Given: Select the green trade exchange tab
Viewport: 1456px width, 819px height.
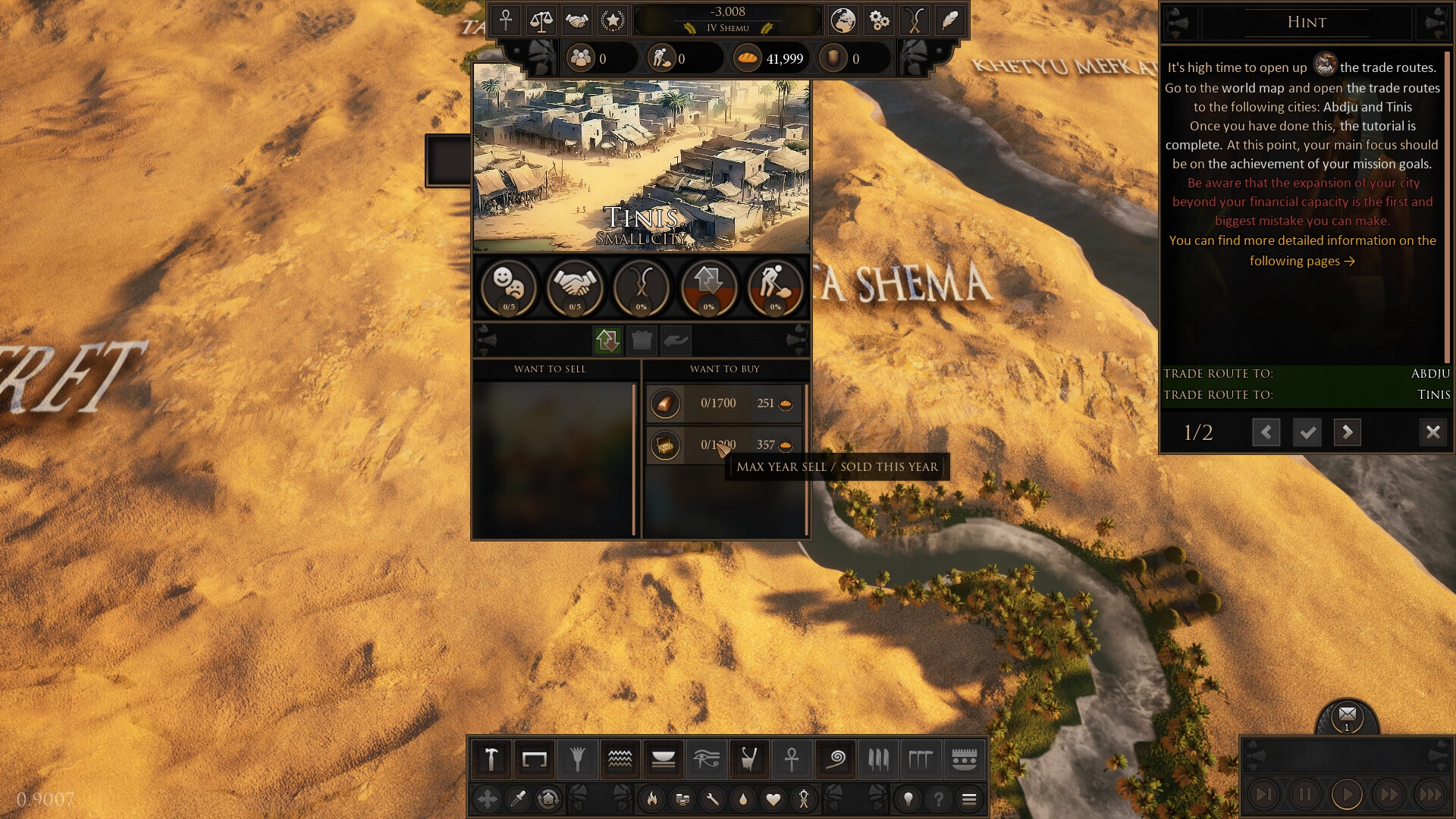Looking at the screenshot, I should 606,340.
